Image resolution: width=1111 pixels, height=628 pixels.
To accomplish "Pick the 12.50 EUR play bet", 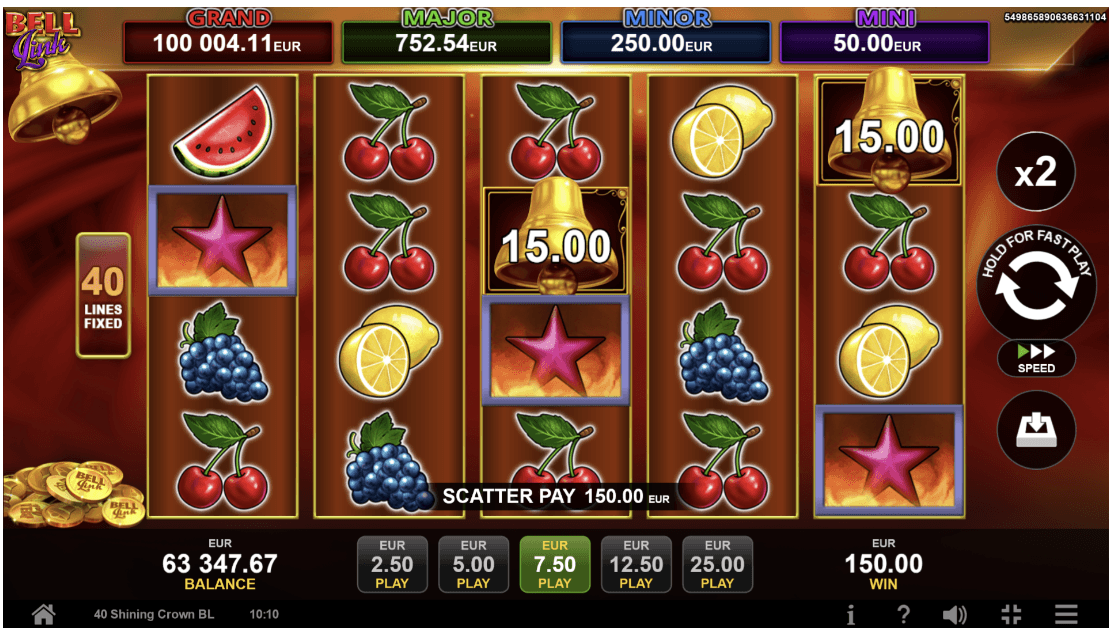I will pyautogui.click(x=636, y=565).
